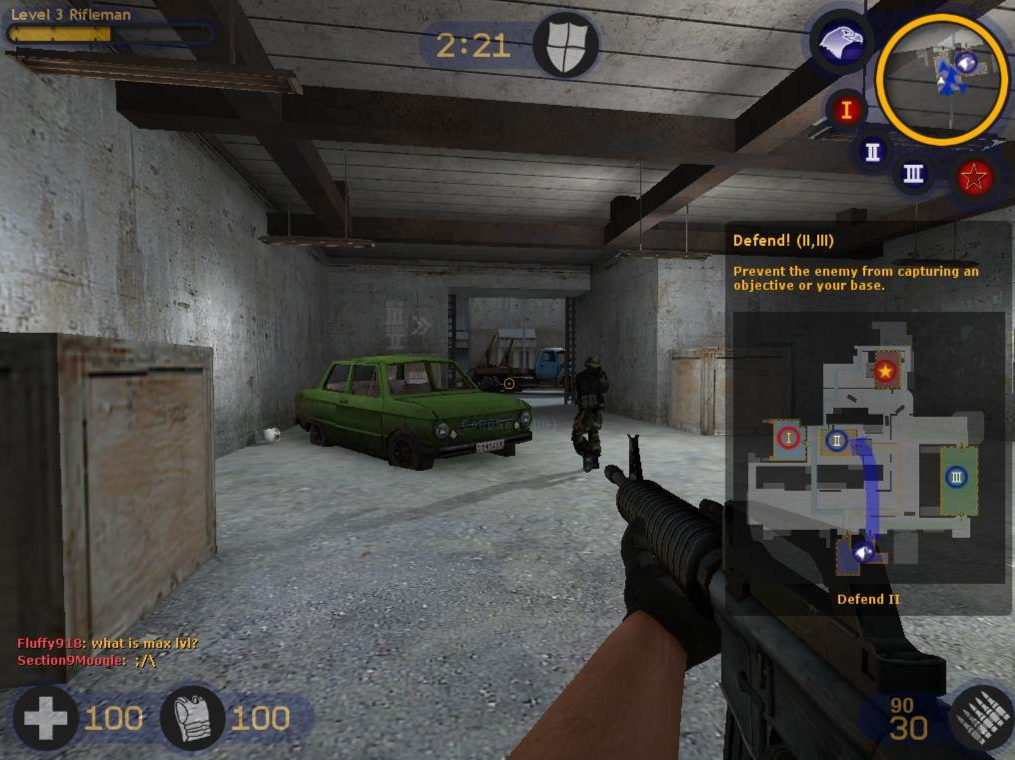Click the red star base badge beside the radar
Screen dimensions: 1015x760
point(974,179)
